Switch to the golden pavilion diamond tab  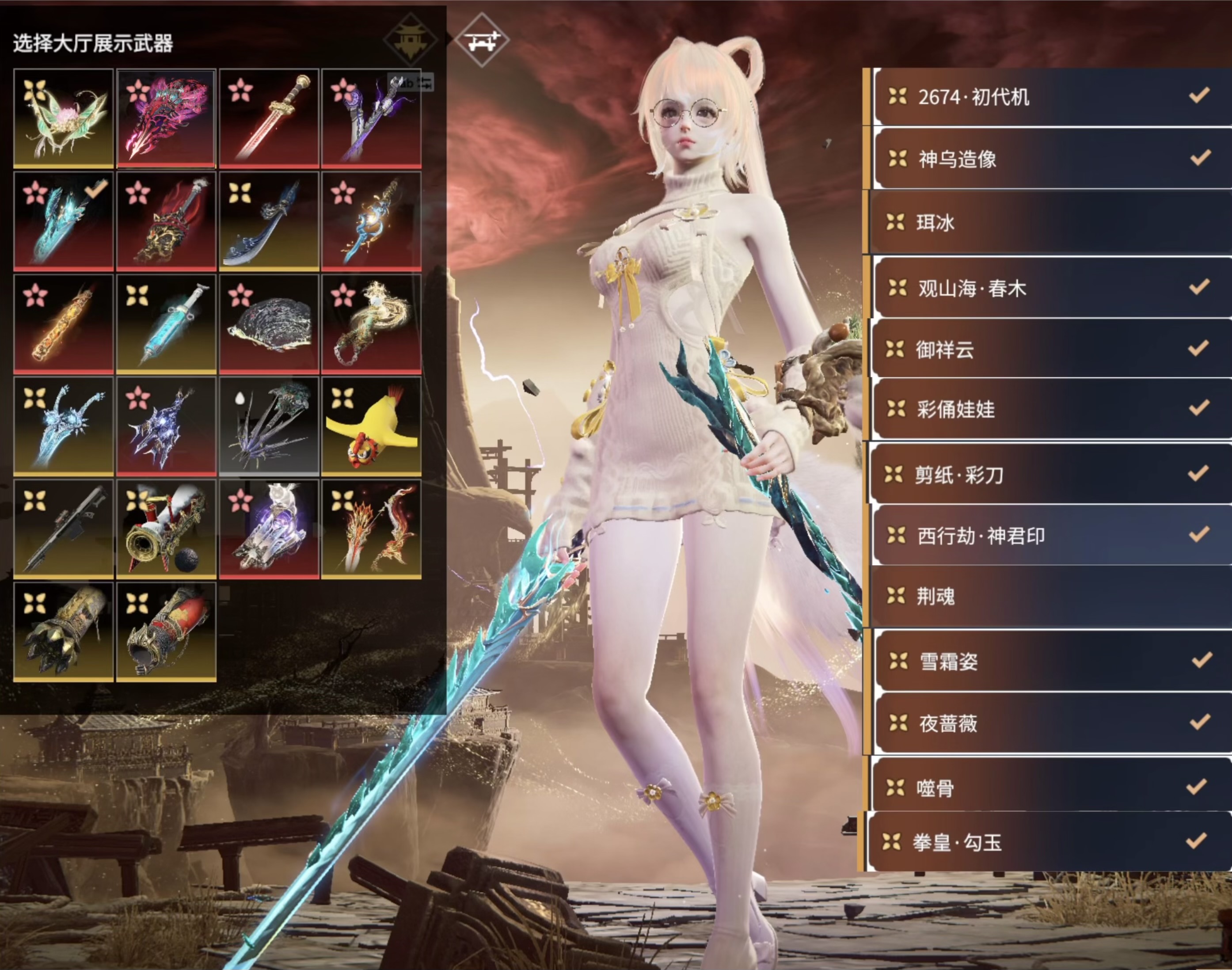coord(410,40)
